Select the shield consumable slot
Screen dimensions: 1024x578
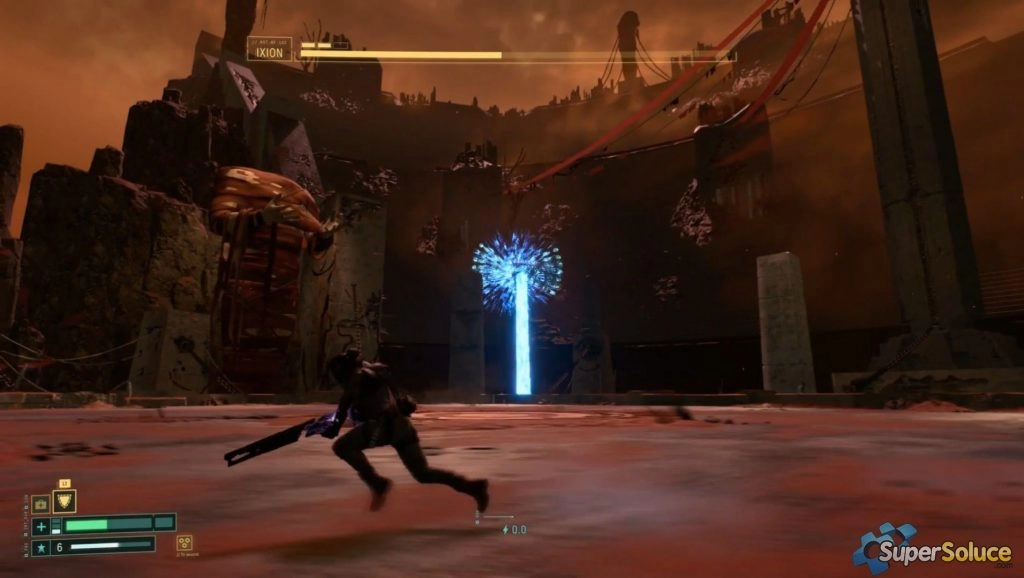(64, 502)
